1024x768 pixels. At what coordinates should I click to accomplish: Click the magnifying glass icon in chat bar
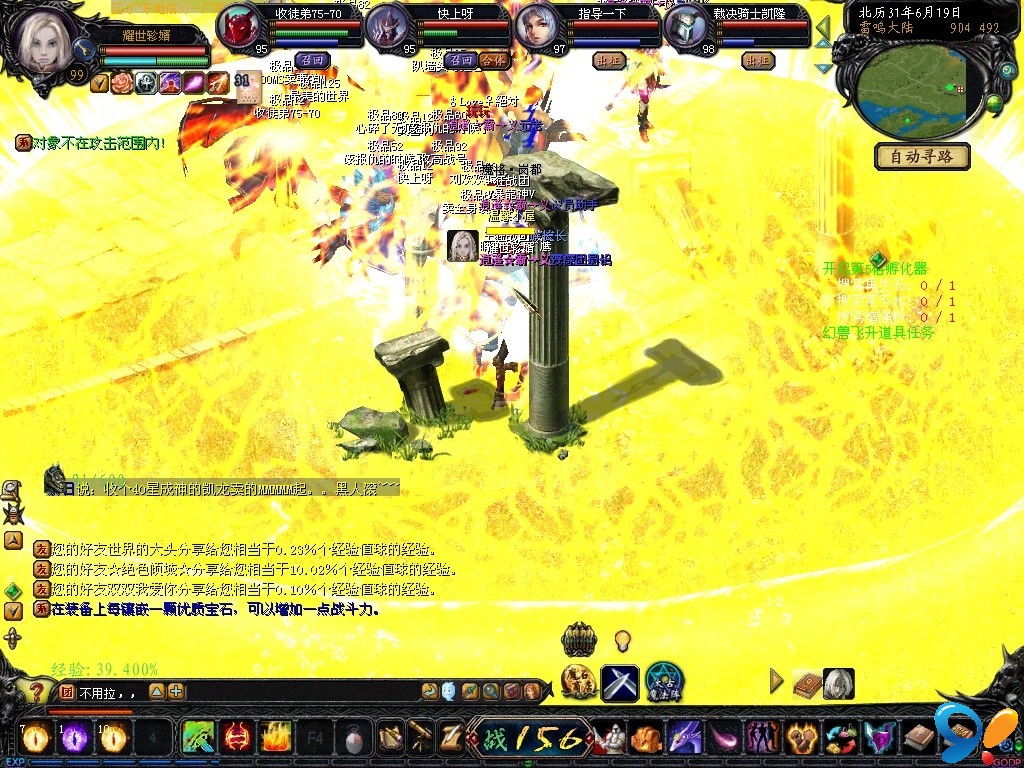tap(491, 691)
